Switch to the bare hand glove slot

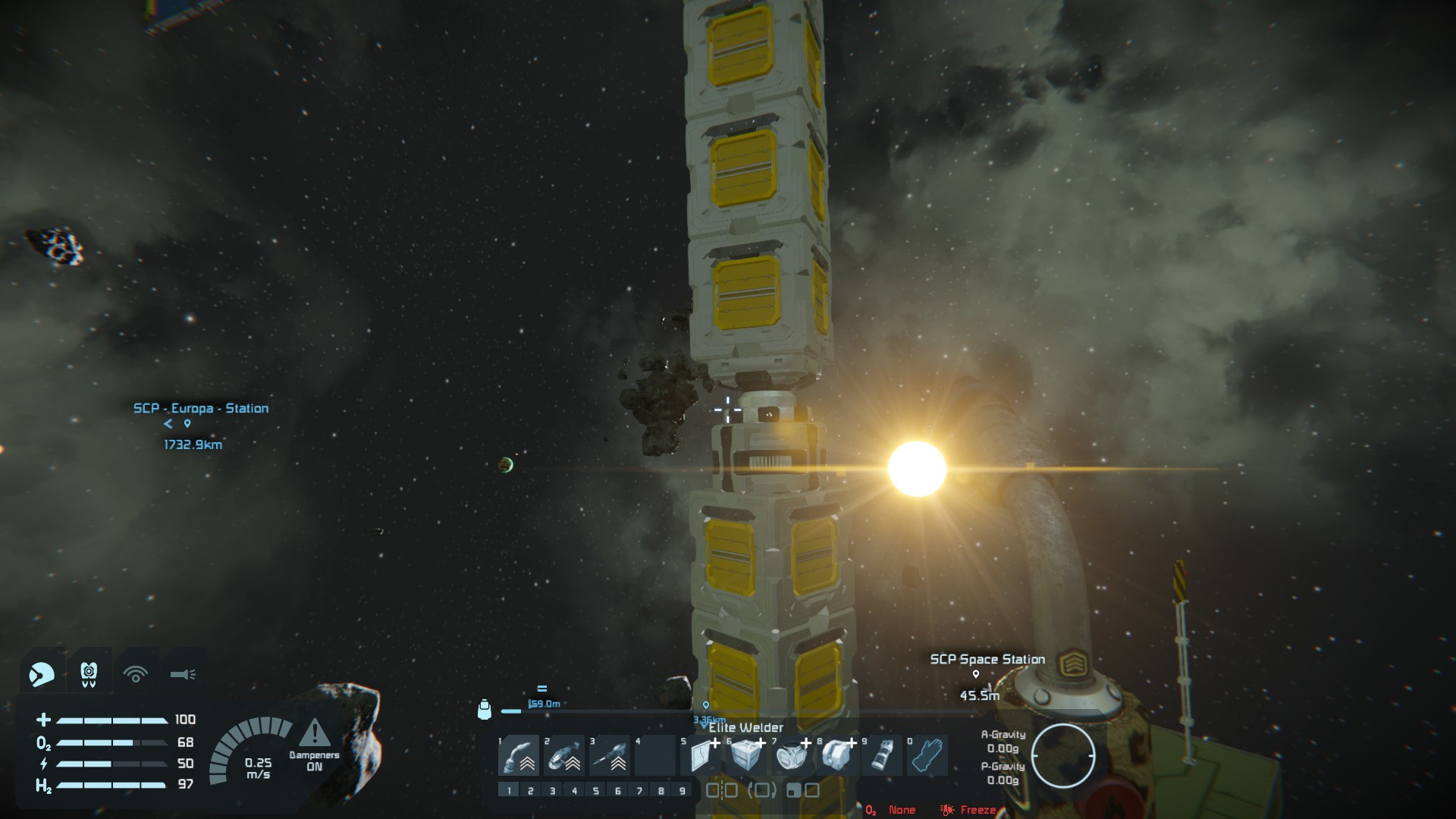927,755
